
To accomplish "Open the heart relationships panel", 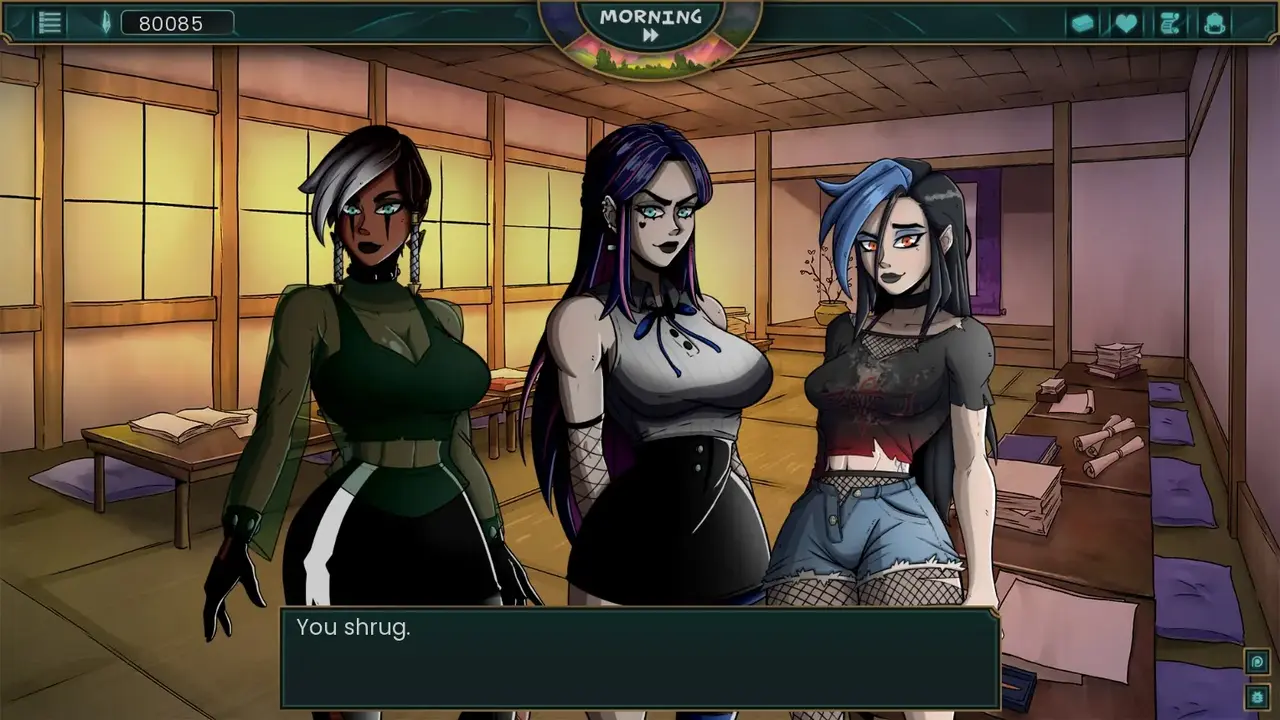I will [x=1126, y=23].
